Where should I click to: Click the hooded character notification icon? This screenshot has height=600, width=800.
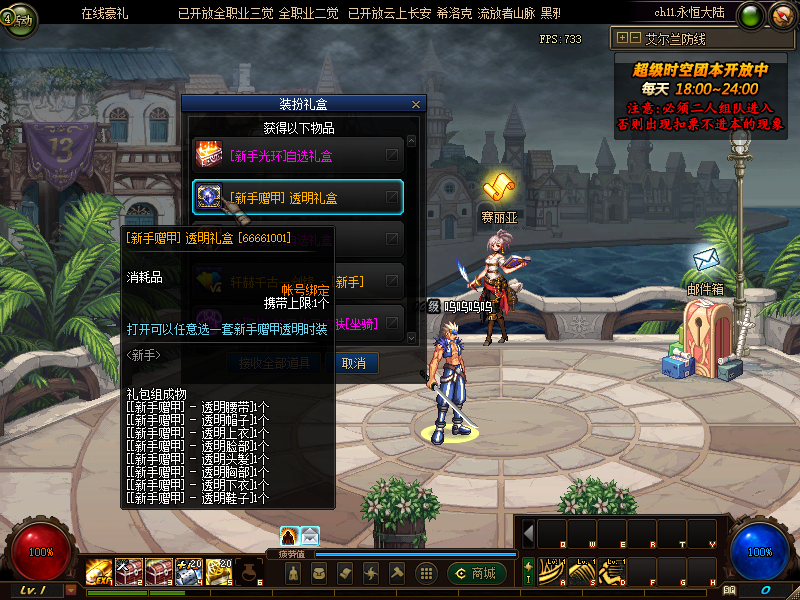(x=289, y=536)
